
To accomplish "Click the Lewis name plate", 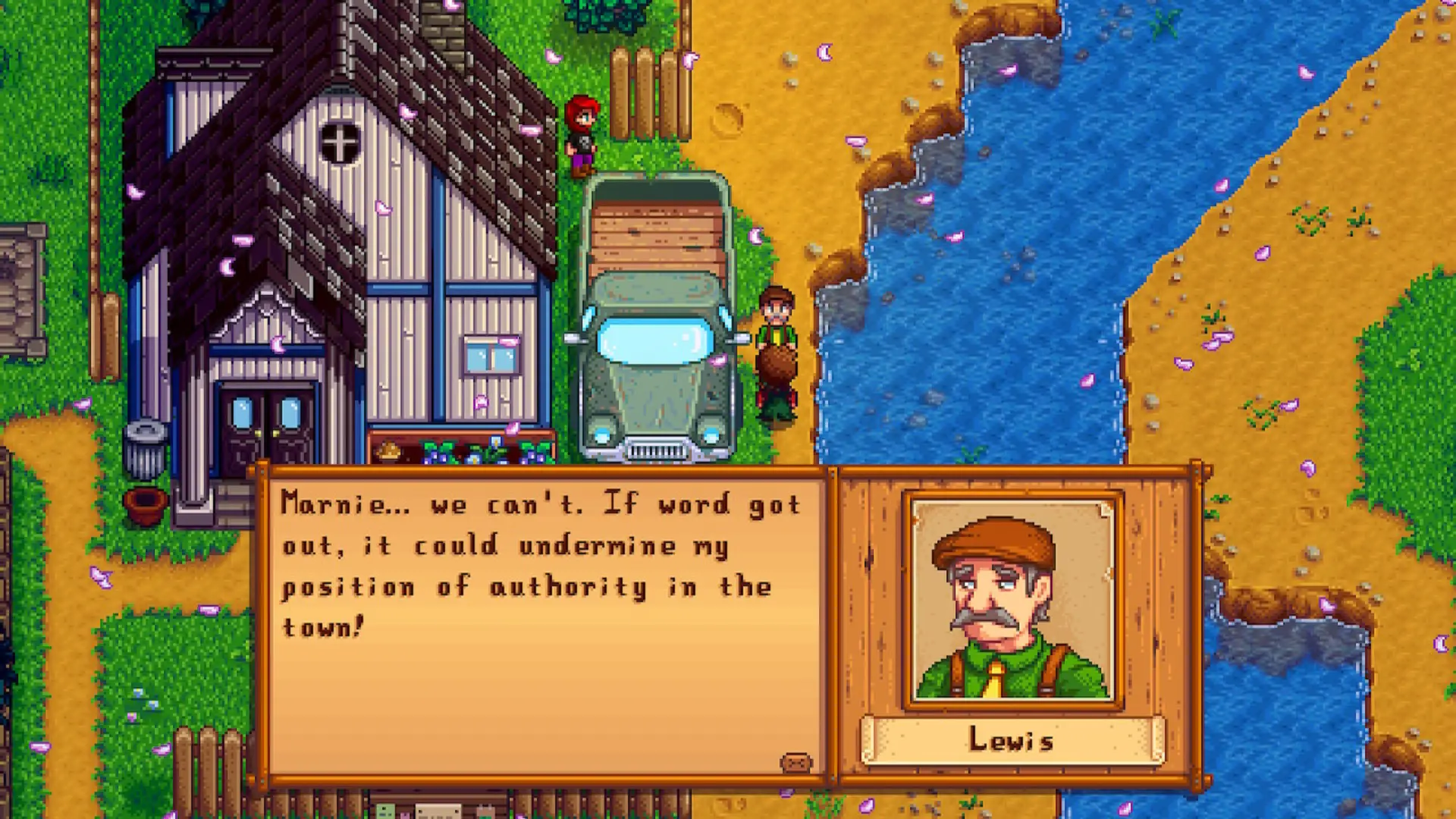I will (1011, 739).
